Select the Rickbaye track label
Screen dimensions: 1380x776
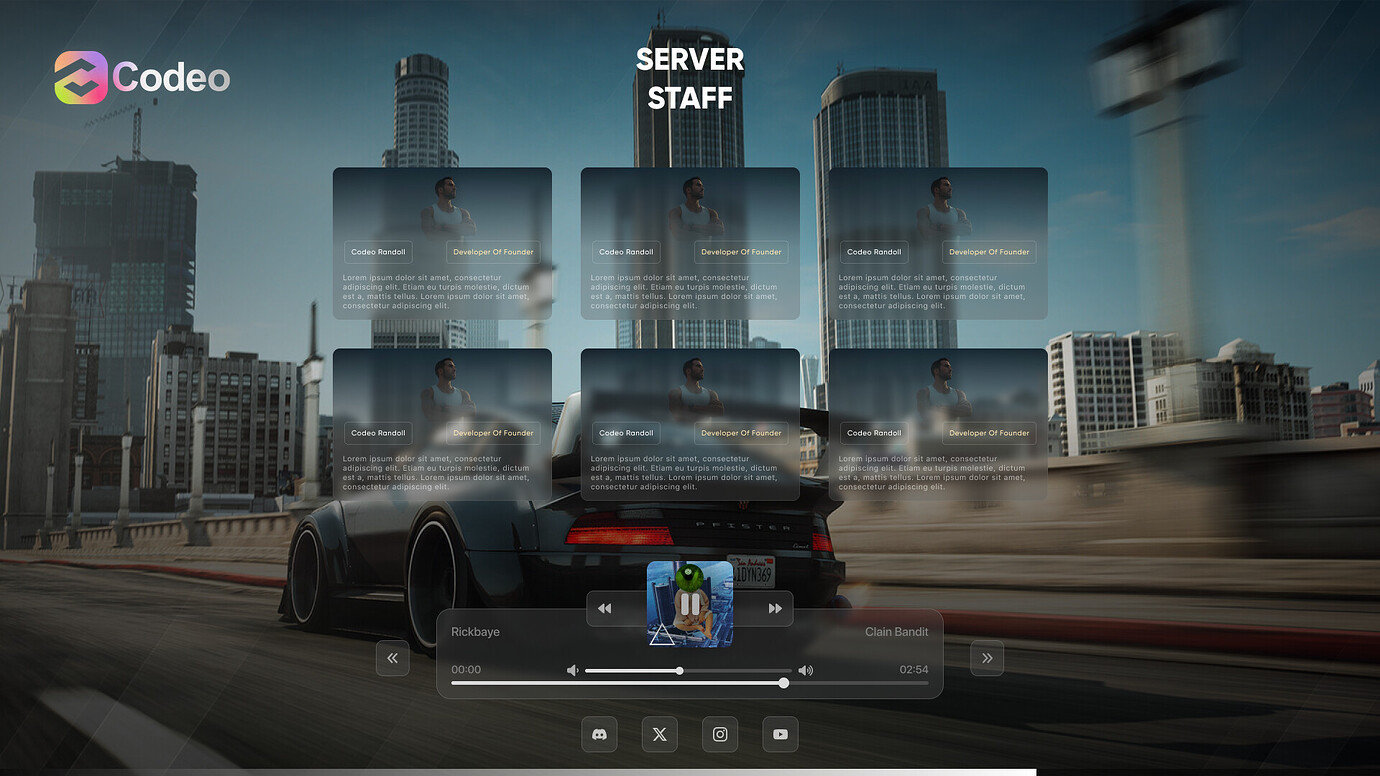point(474,631)
